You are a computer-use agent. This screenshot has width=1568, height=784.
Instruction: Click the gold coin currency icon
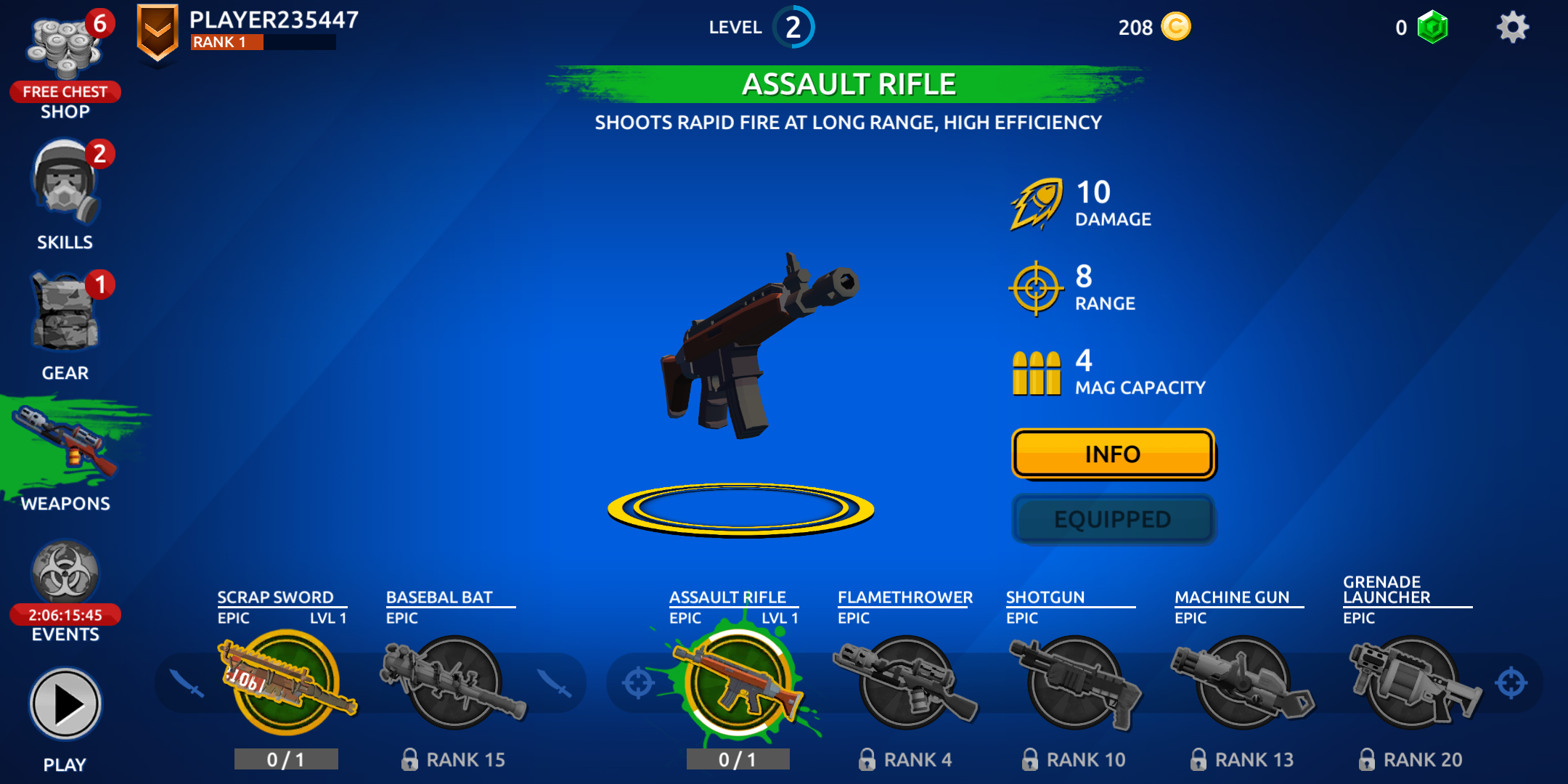pyautogui.click(x=1176, y=28)
